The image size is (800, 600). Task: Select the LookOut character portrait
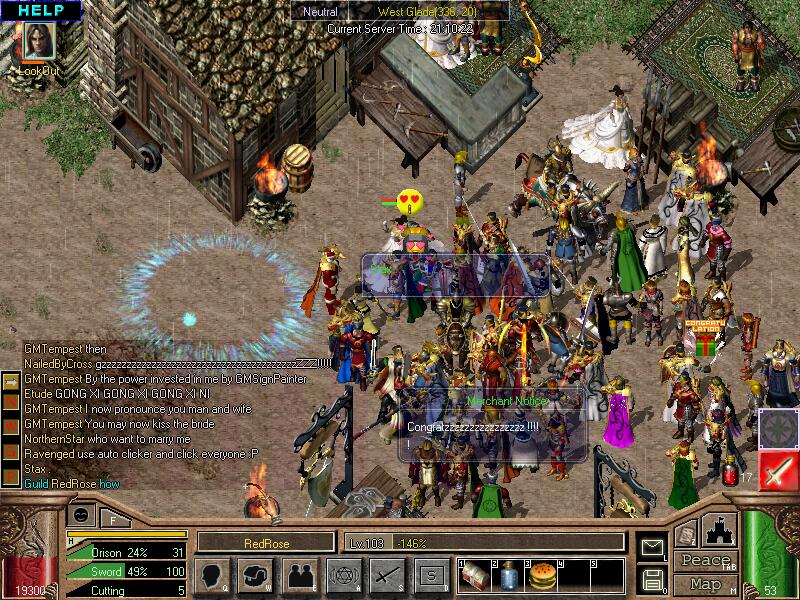[38, 43]
